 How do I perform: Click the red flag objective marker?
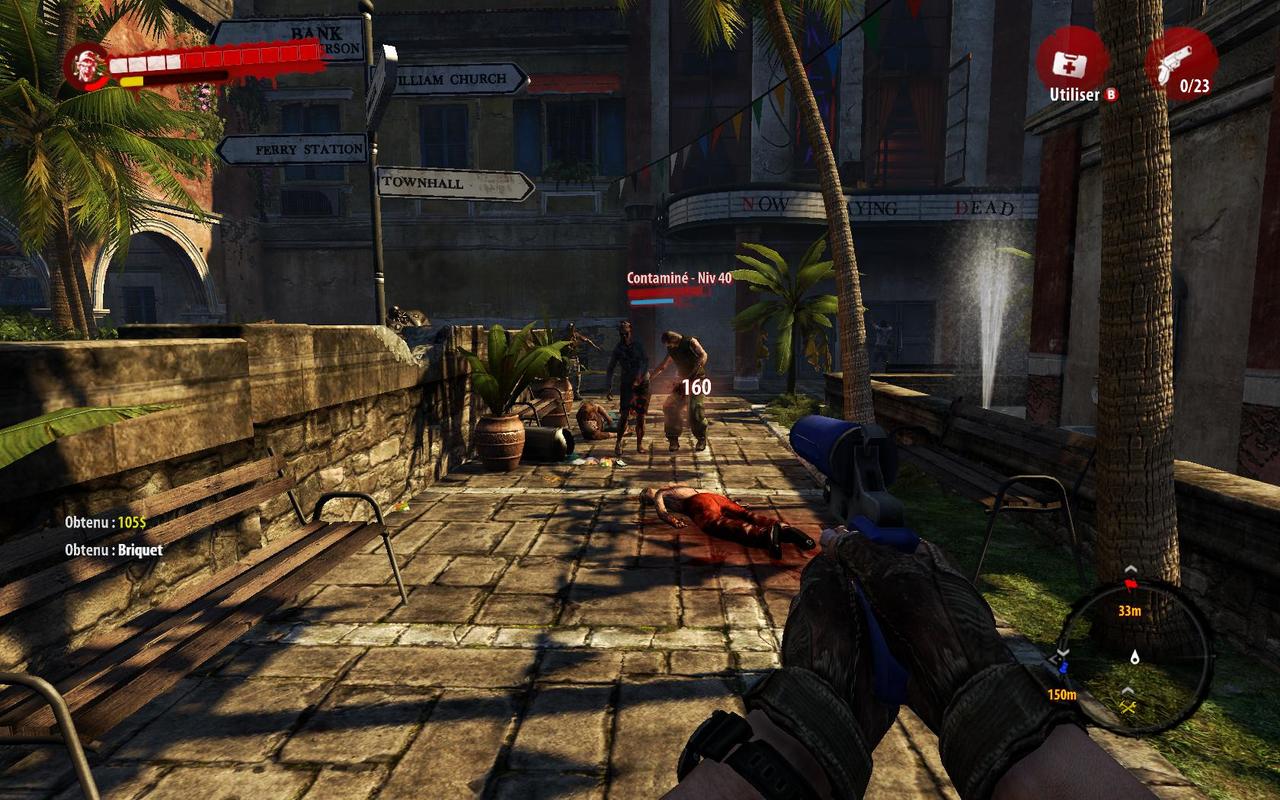pos(1131,585)
